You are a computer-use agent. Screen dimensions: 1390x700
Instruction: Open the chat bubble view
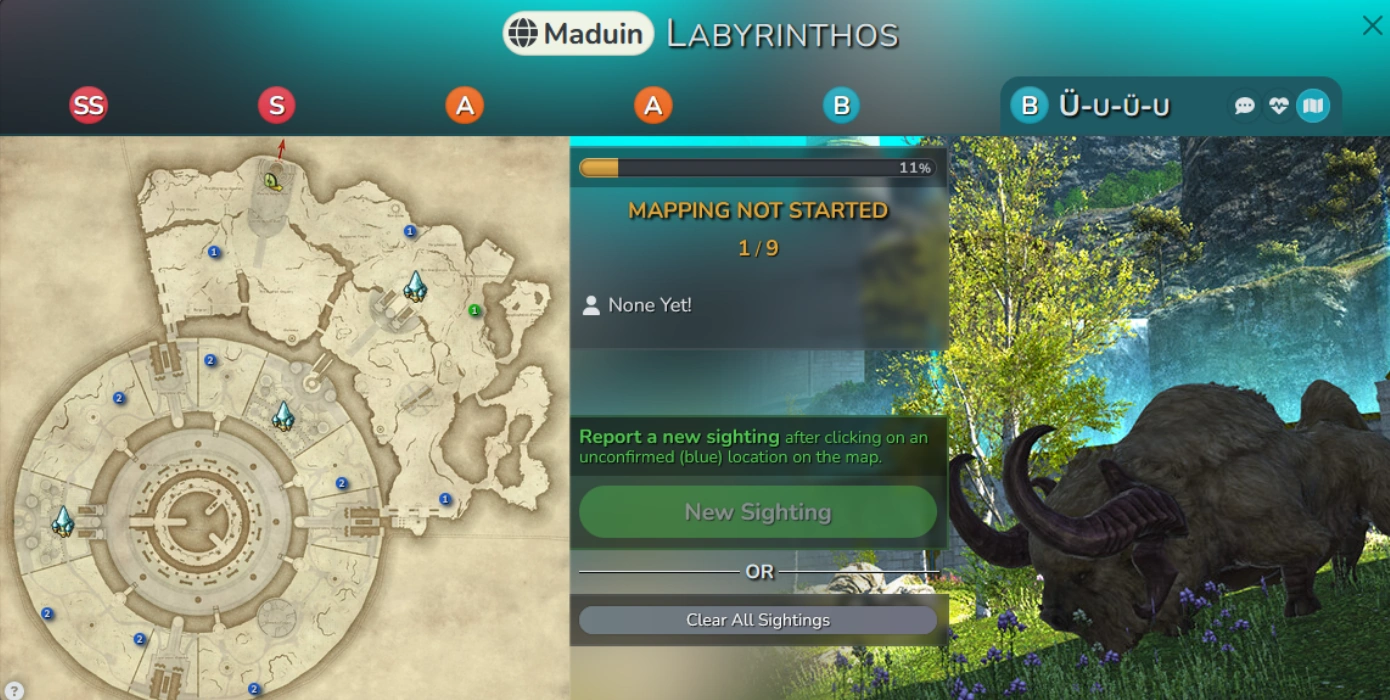(x=1245, y=106)
